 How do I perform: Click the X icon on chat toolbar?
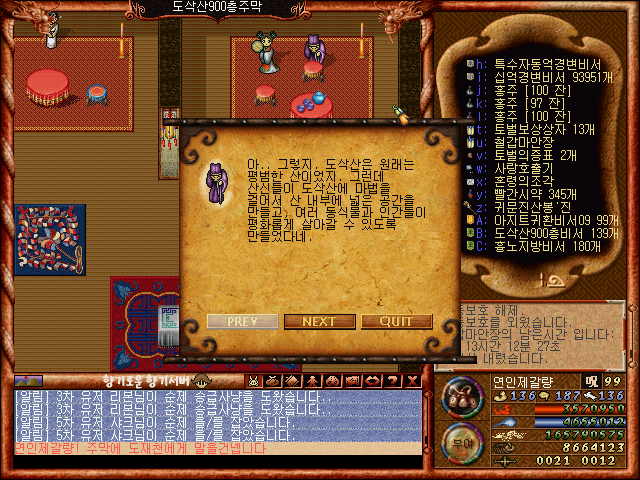pyautogui.click(x=413, y=381)
